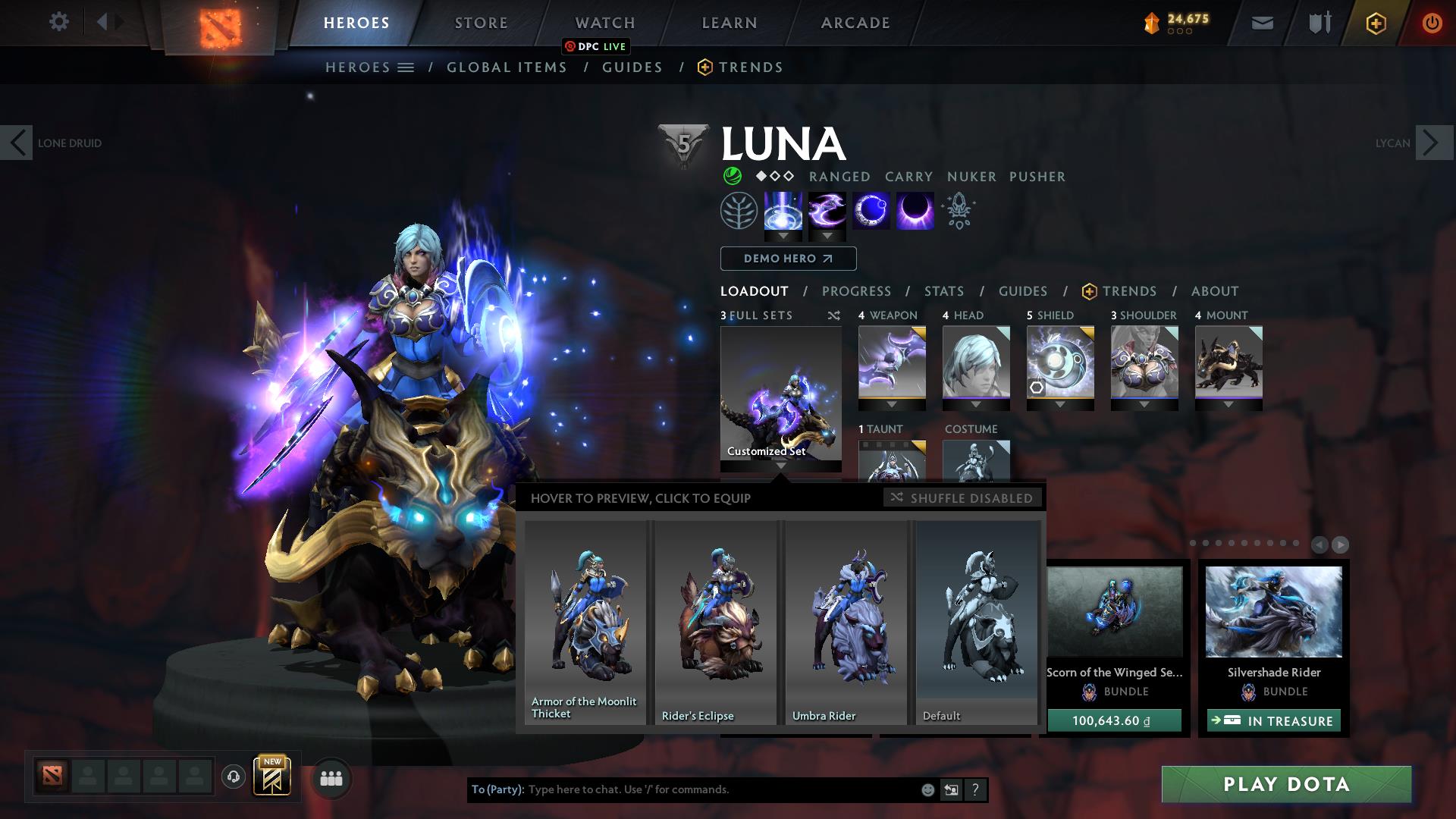This screenshot has width=1456, height=819.
Task: Go to previous hero Lone Druid
Action: pyautogui.click(x=17, y=143)
